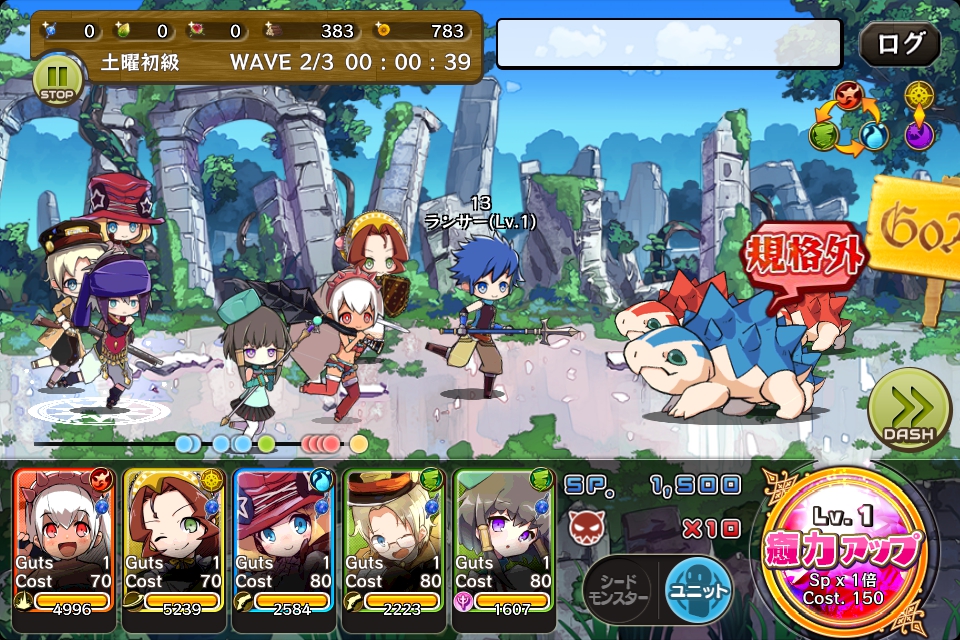Deploy the winking brown-haired unit card
This screenshot has height=640, width=960.
[173, 540]
